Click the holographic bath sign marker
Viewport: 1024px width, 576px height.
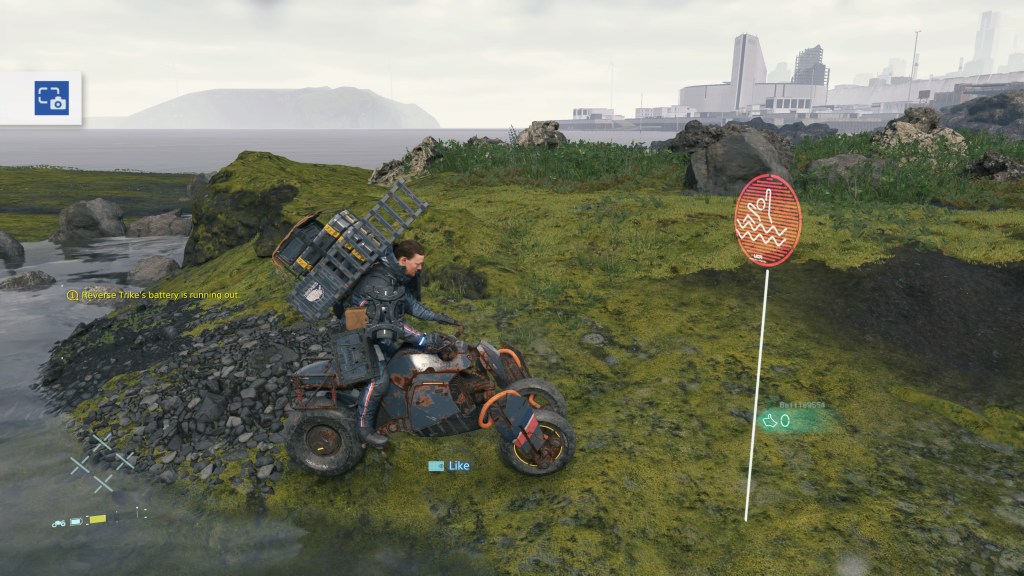(767, 221)
